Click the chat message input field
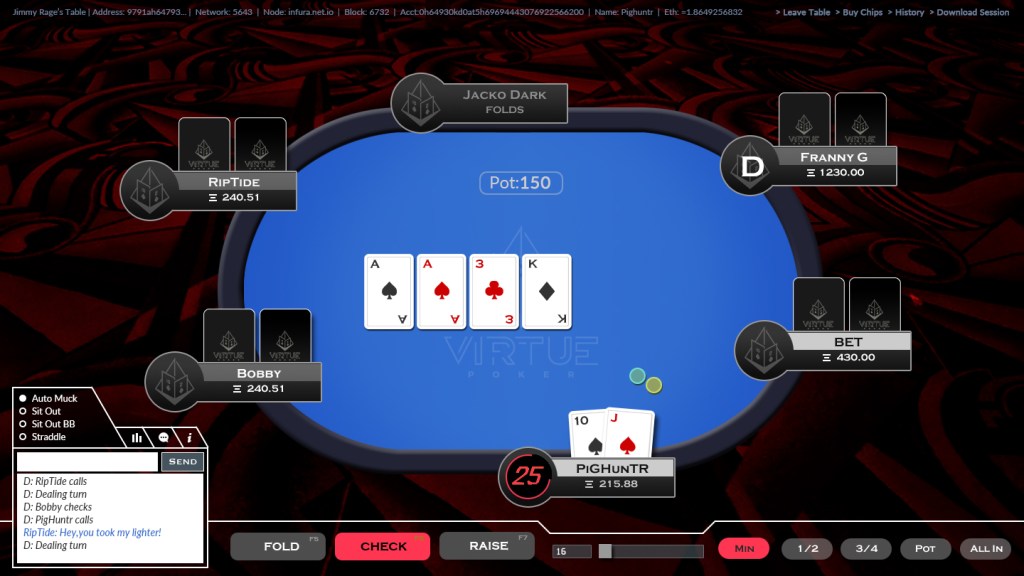Screen dimensions: 1024x576 (87, 462)
